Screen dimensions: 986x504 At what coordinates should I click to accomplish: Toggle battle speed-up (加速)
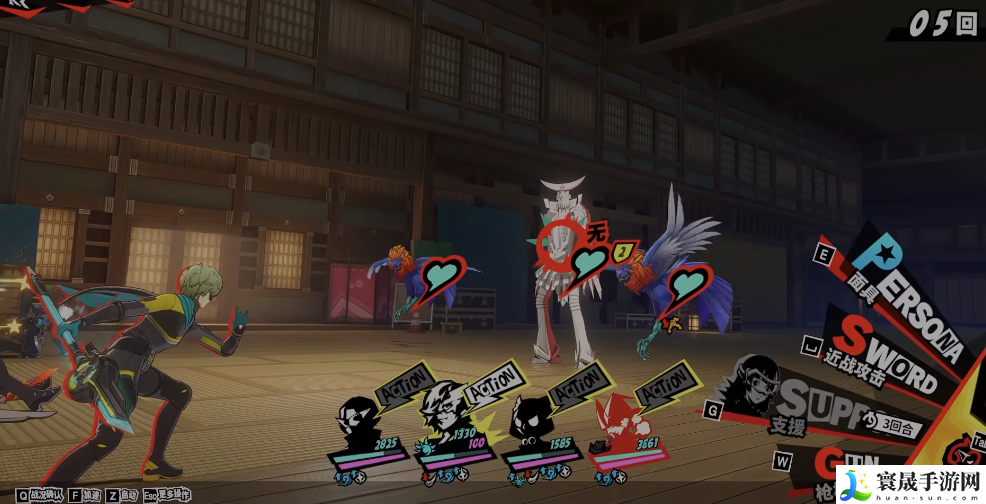(x=84, y=495)
